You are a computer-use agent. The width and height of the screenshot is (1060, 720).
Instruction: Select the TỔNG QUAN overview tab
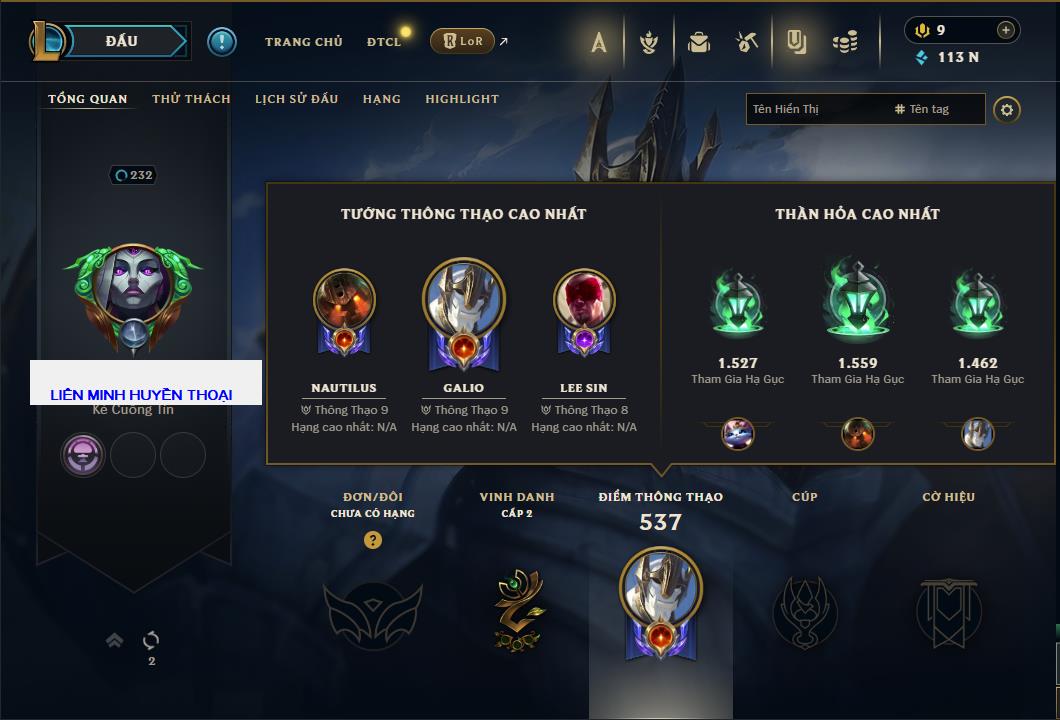(x=88, y=99)
